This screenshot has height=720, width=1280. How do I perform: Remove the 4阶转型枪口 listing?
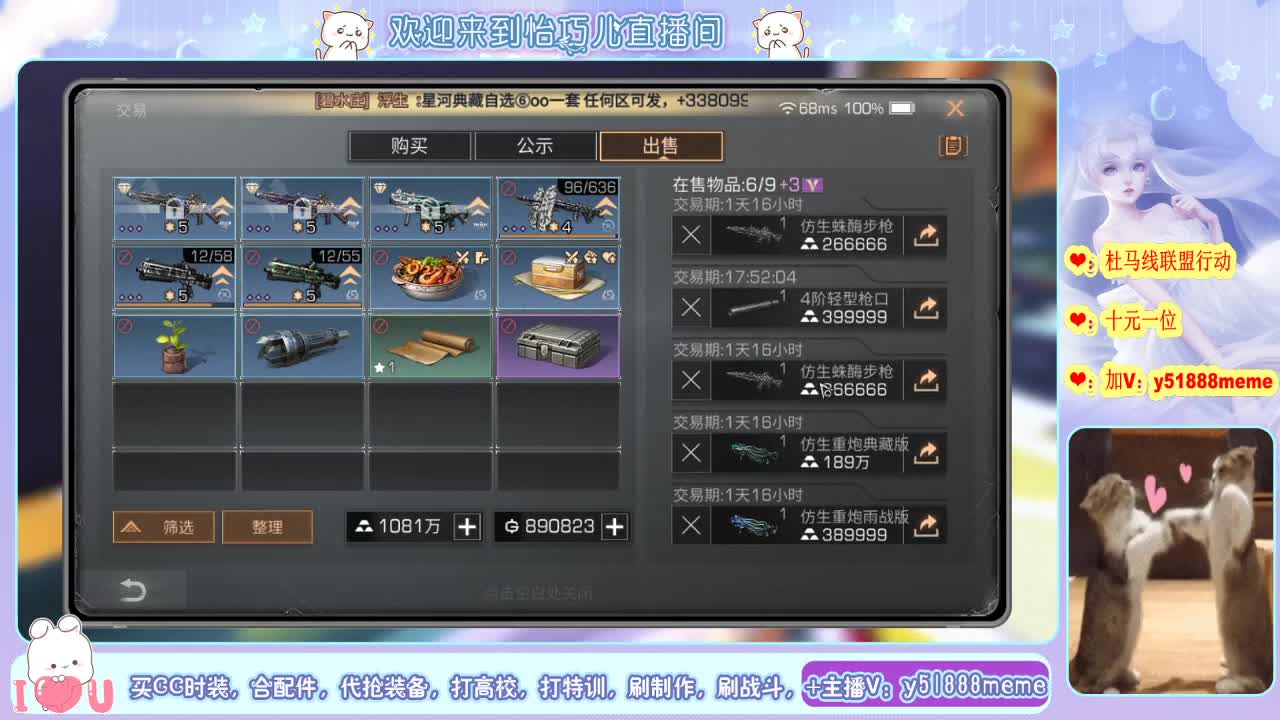690,307
